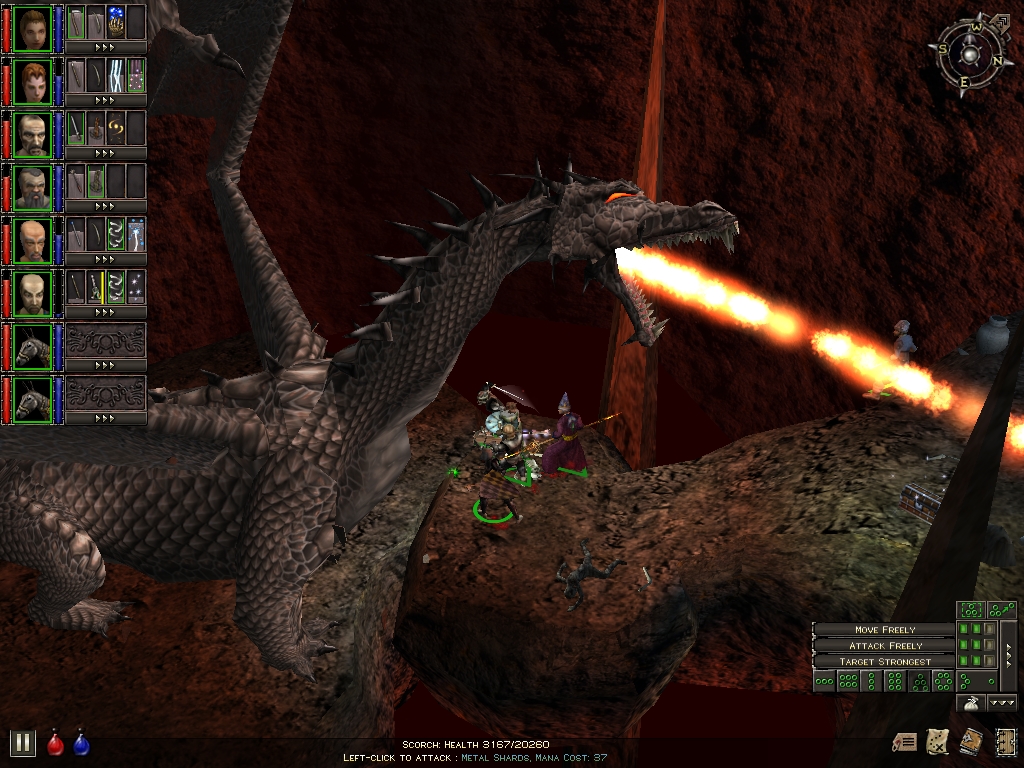
Task: Choose the triangle party formation
Action: pos(919,682)
